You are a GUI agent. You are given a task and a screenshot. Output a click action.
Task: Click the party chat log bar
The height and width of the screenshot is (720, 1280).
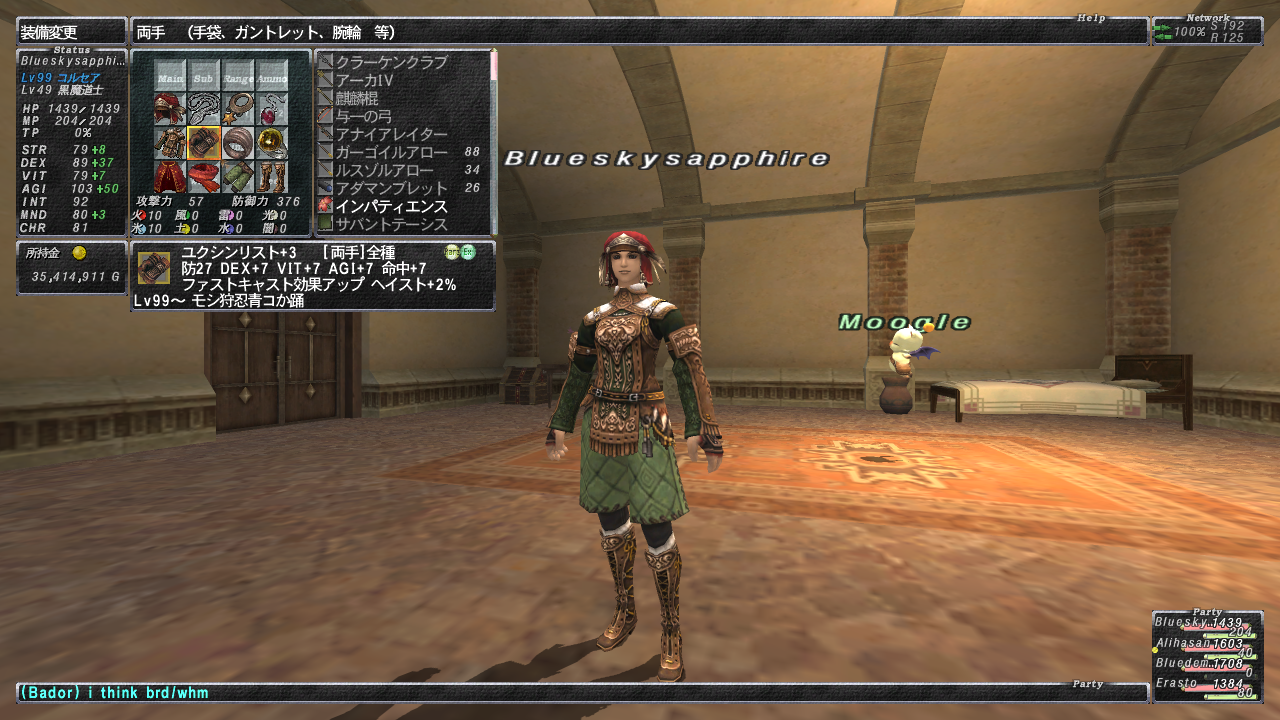pyautogui.click(x=580, y=692)
